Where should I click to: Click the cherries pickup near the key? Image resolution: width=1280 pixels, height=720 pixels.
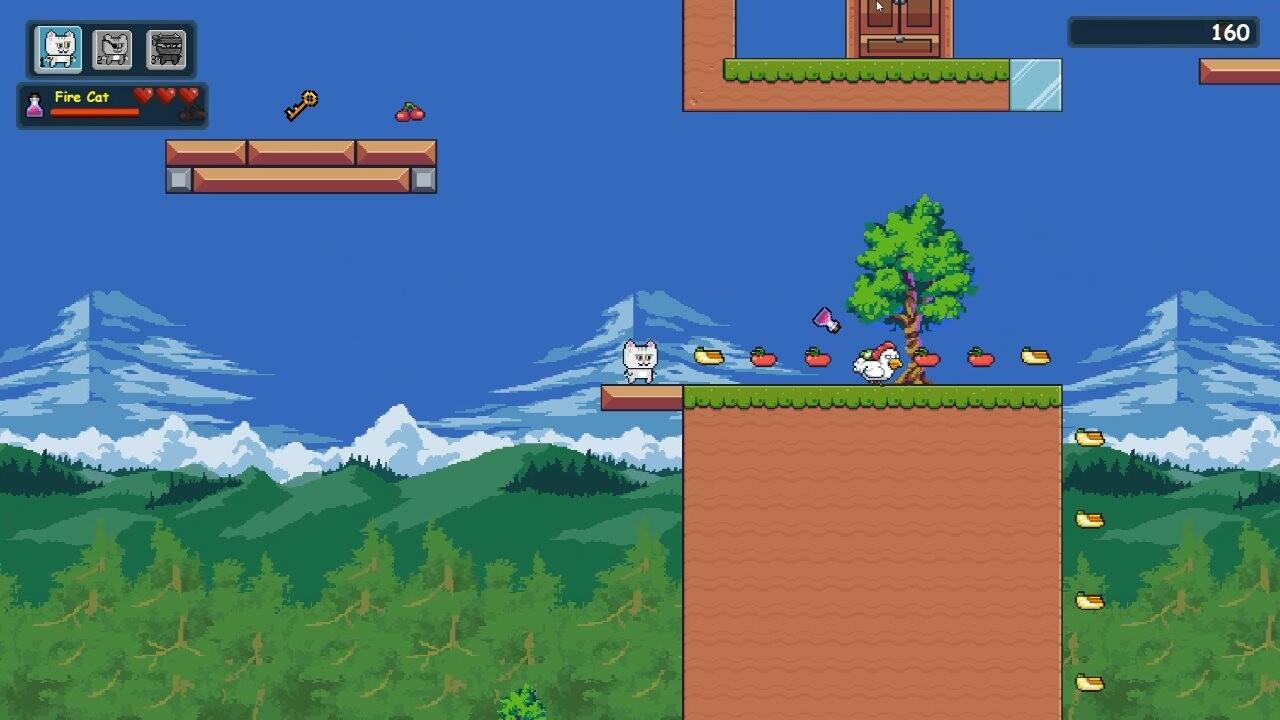tap(410, 111)
